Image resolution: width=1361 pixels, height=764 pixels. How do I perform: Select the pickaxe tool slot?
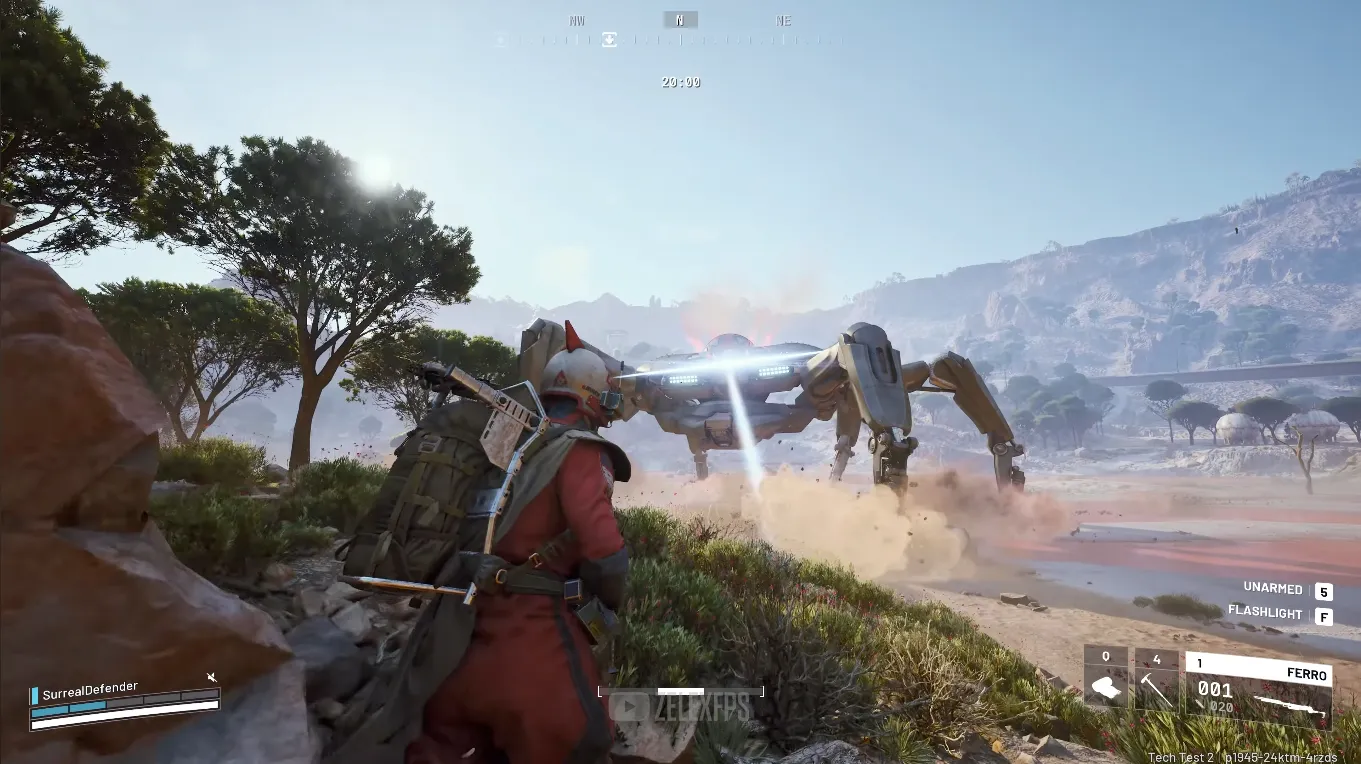click(x=1157, y=681)
